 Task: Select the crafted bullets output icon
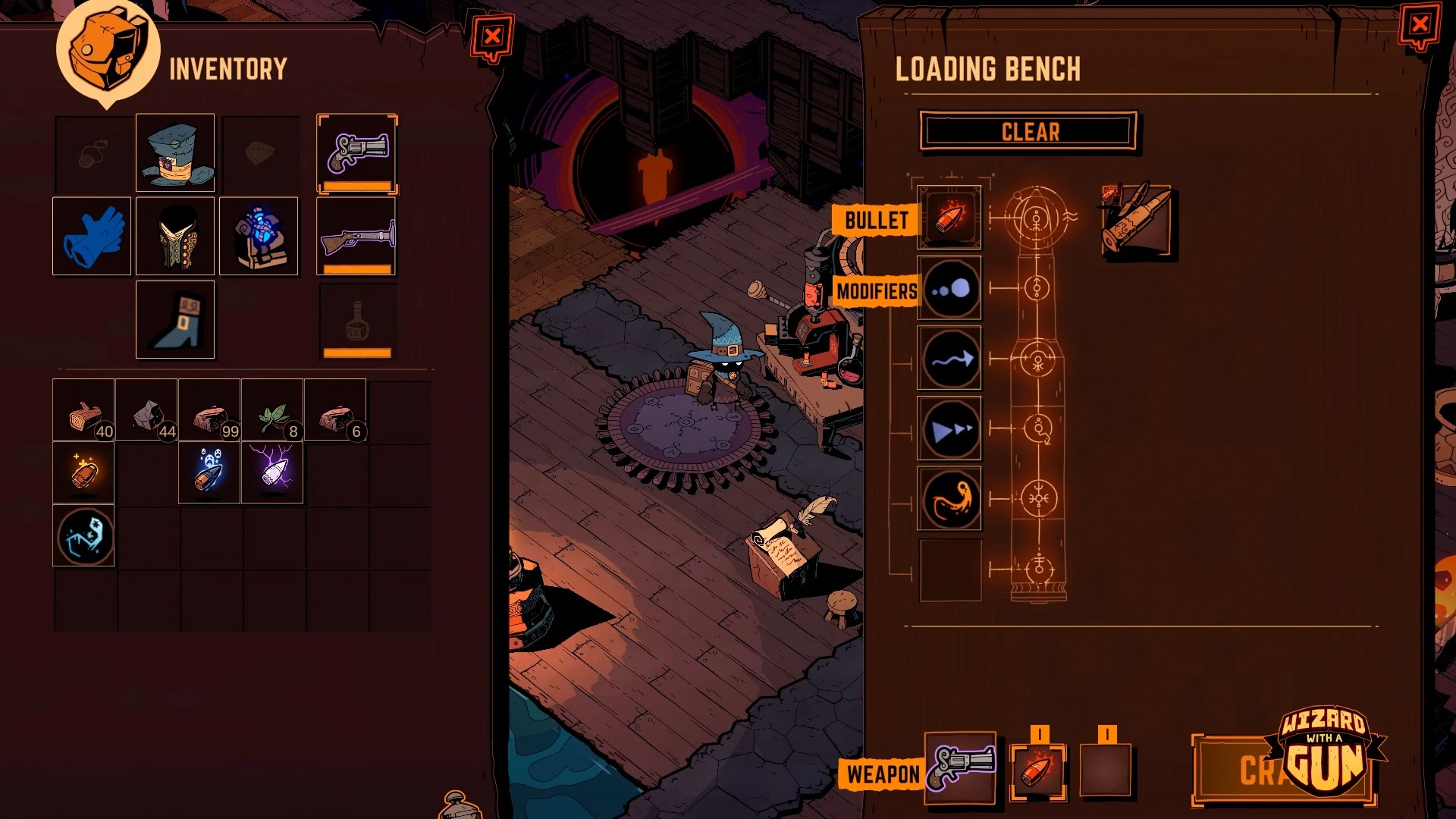(x=1136, y=221)
